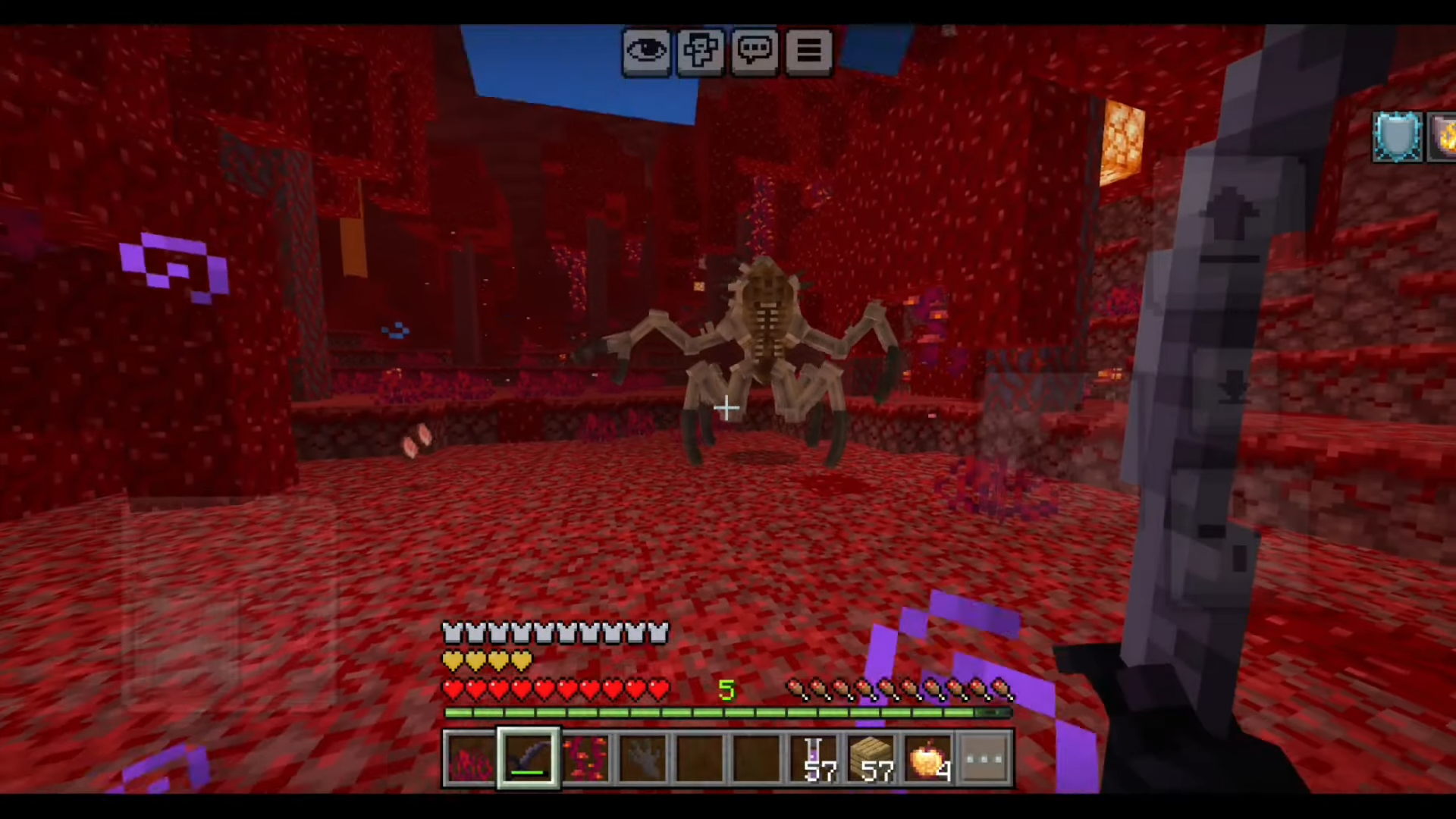Open the chat speech-bubble button
1456x819 pixels.
[x=755, y=52]
